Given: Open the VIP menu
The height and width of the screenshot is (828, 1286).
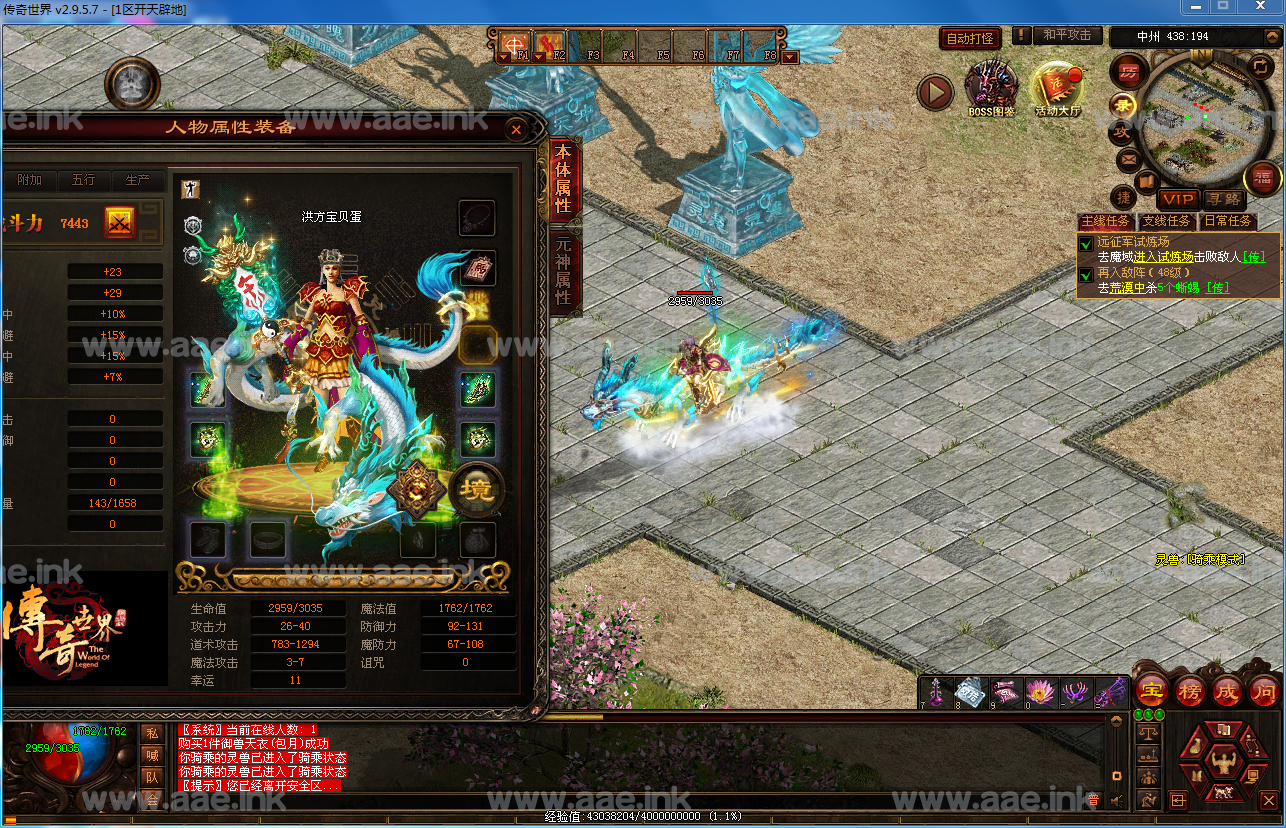Looking at the screenshot, I should [1177, 200].
